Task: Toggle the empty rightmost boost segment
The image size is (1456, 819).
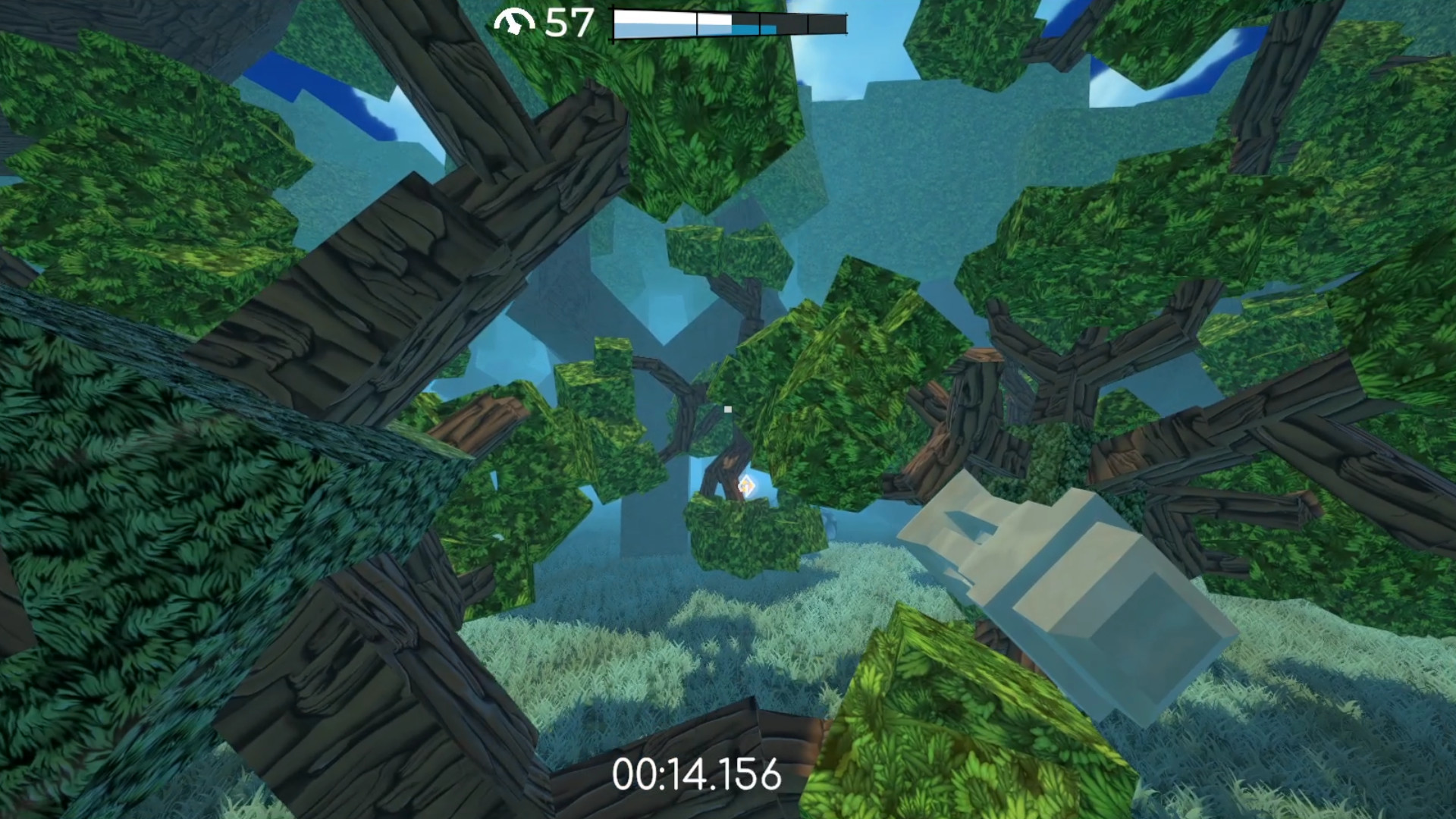Action: point(827,23)
